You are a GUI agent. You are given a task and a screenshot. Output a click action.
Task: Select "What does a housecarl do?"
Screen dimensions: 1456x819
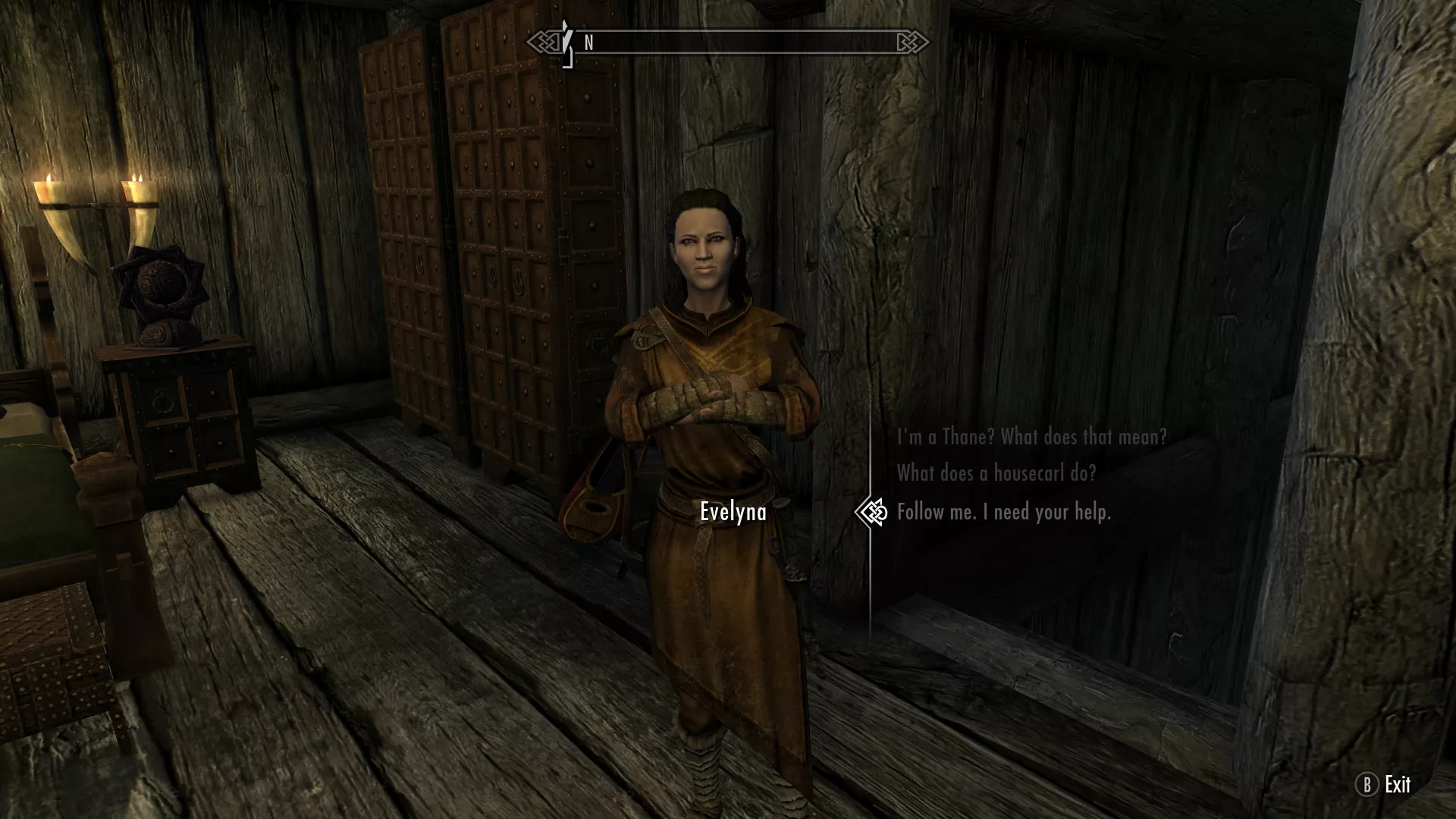pos(996,474)
